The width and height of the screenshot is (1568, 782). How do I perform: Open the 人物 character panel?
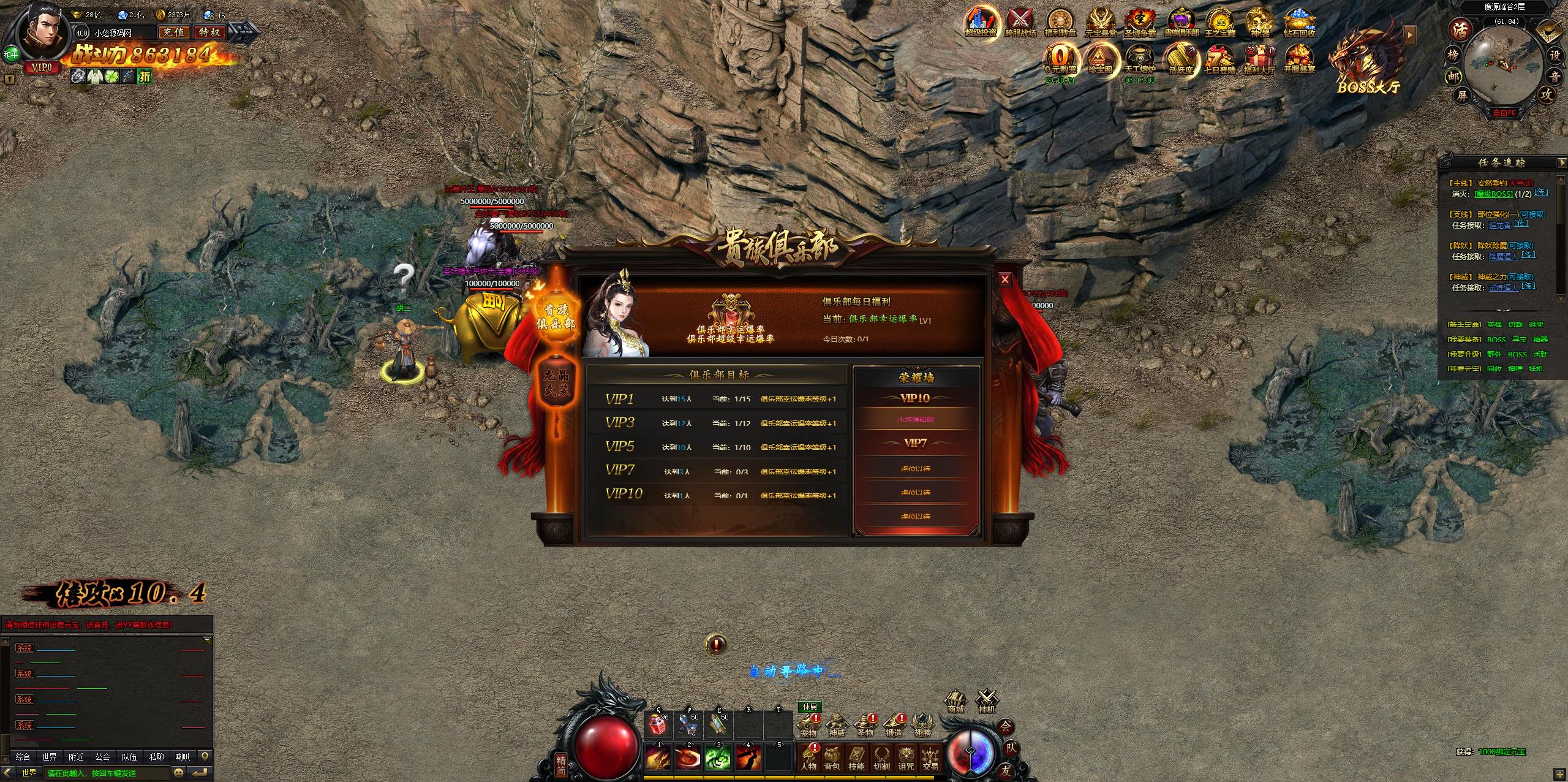tap(809, 759)
